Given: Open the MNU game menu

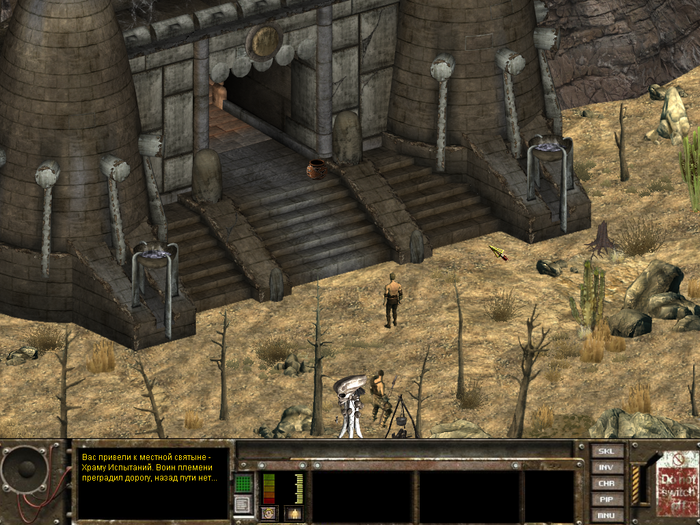Looking at the screenshot, I should click(607, 515).
